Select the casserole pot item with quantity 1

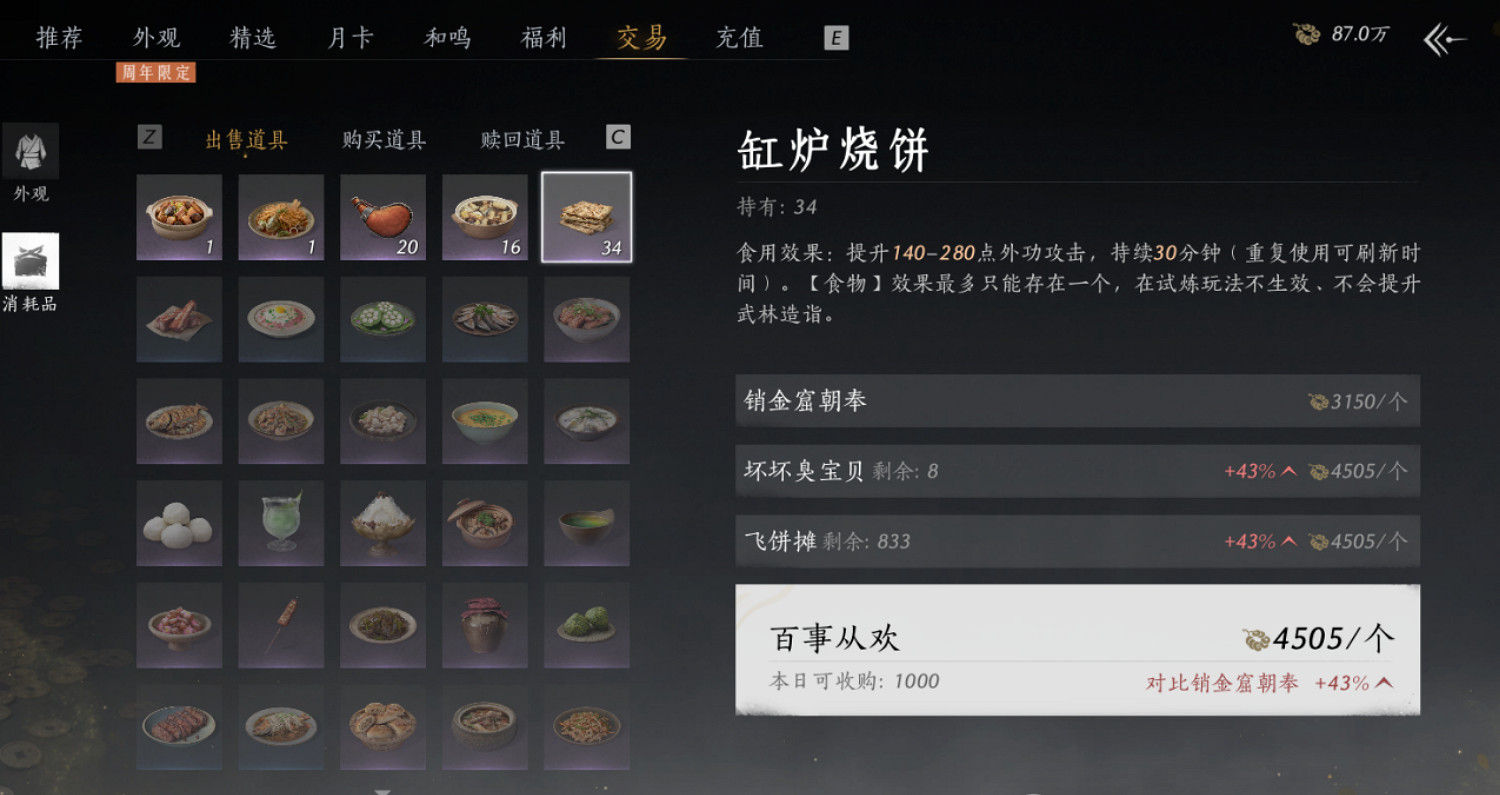pyautogui.click(x=179, y=217)
